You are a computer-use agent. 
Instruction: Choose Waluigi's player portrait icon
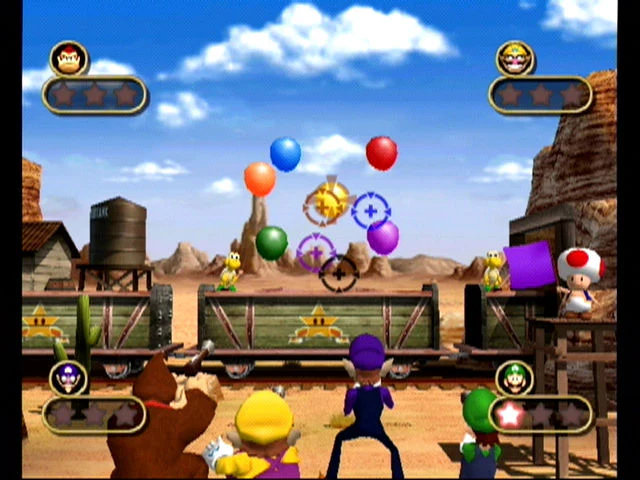pos(68,378)
